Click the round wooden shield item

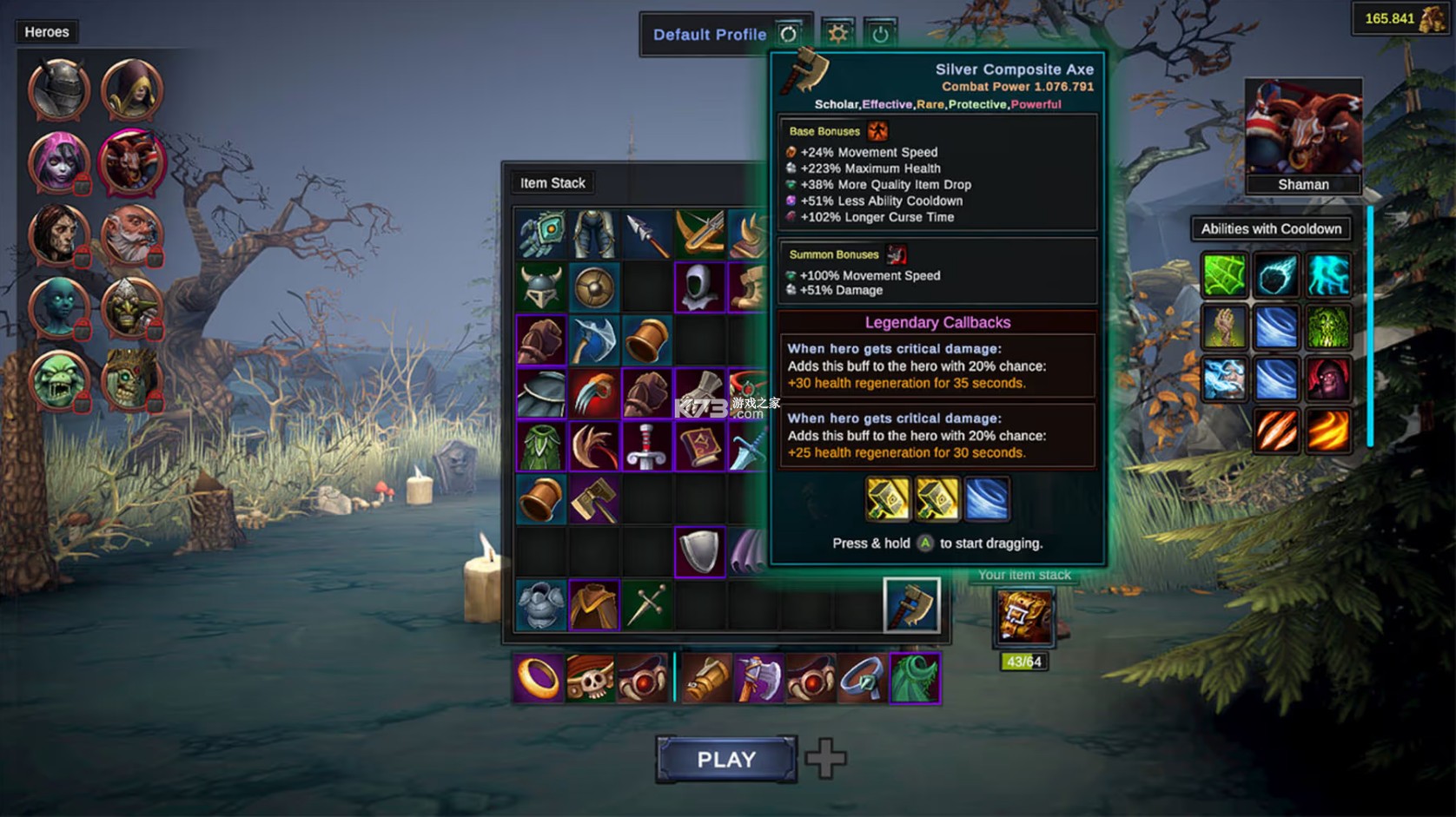coord(594,287)
